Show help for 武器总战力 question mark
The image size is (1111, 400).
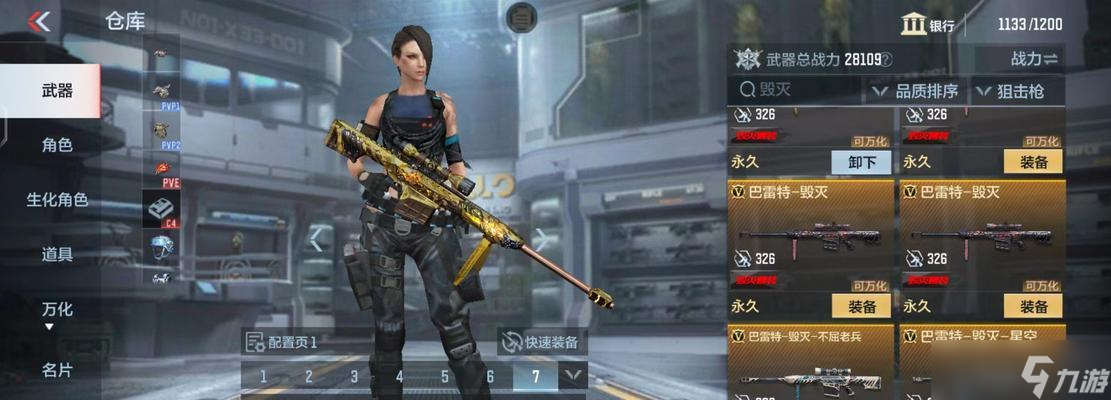[886, 59]
